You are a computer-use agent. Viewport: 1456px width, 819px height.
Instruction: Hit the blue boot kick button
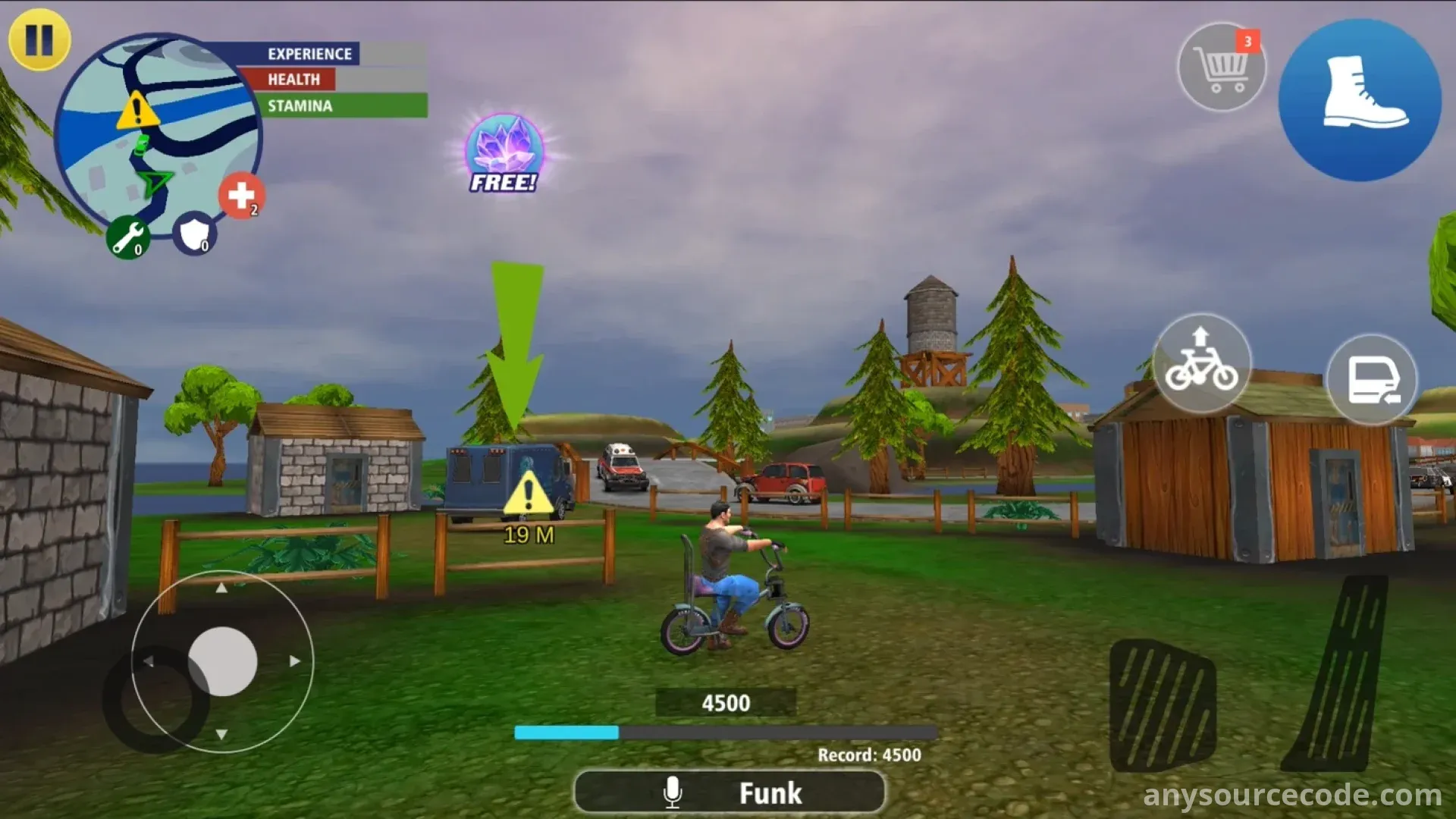point(1360,100)
